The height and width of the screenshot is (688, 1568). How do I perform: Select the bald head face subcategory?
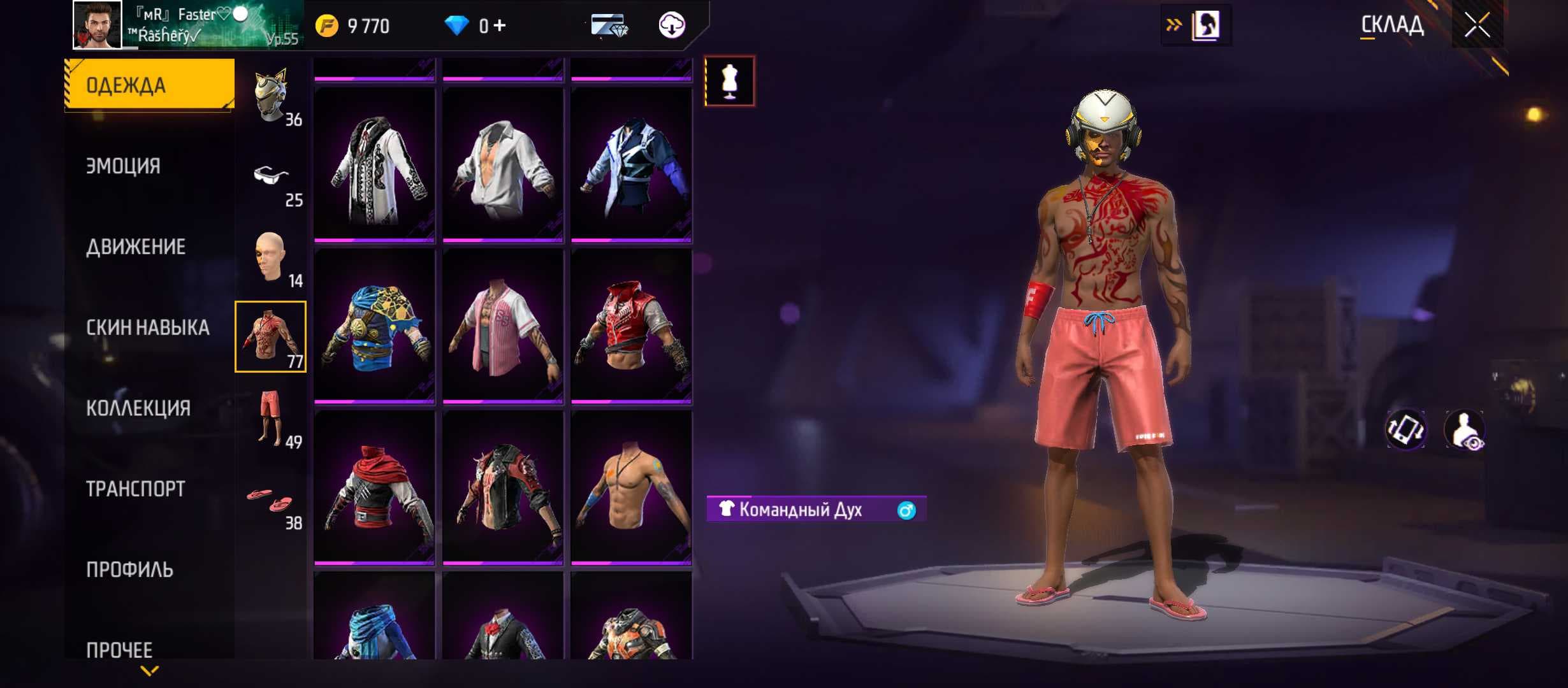pyautogui.click(x=270, y=257)
